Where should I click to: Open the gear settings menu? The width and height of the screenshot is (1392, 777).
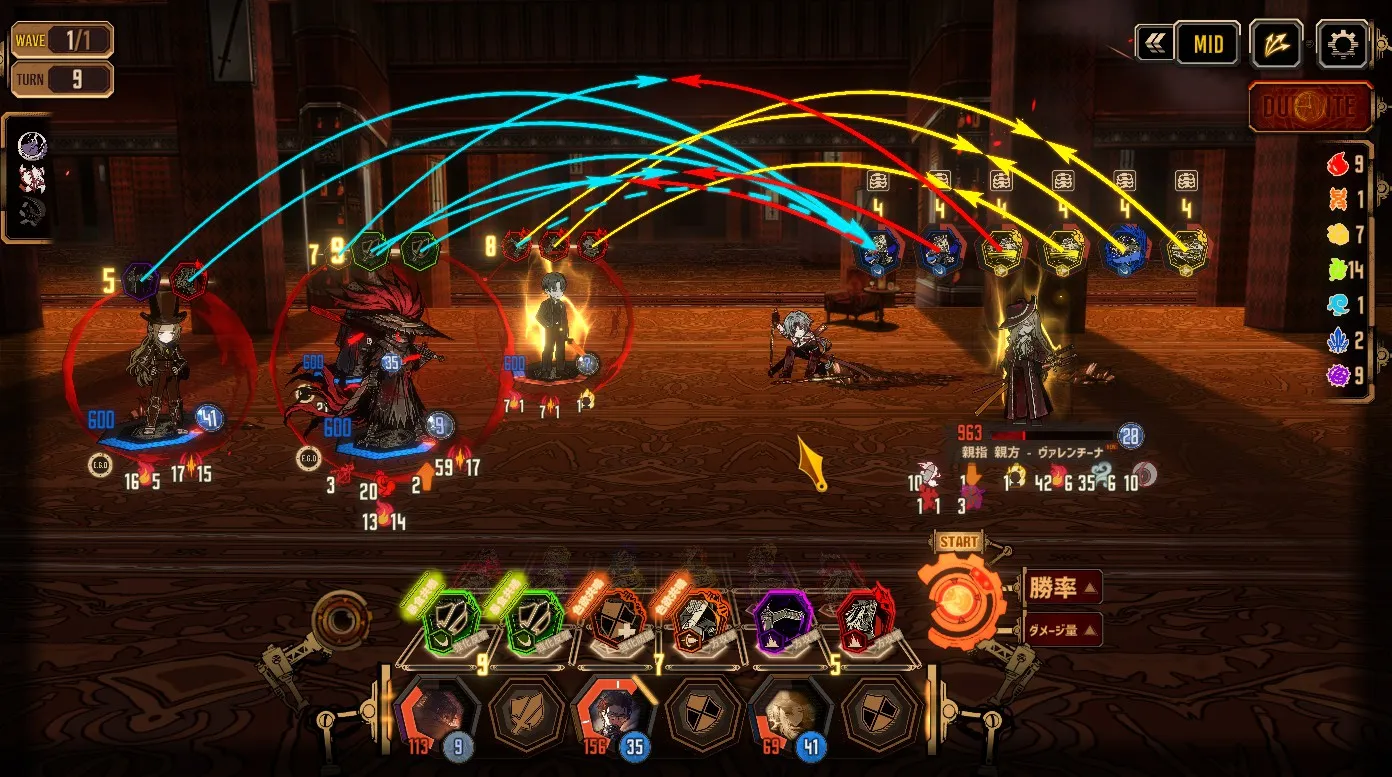pos(1341,45)
